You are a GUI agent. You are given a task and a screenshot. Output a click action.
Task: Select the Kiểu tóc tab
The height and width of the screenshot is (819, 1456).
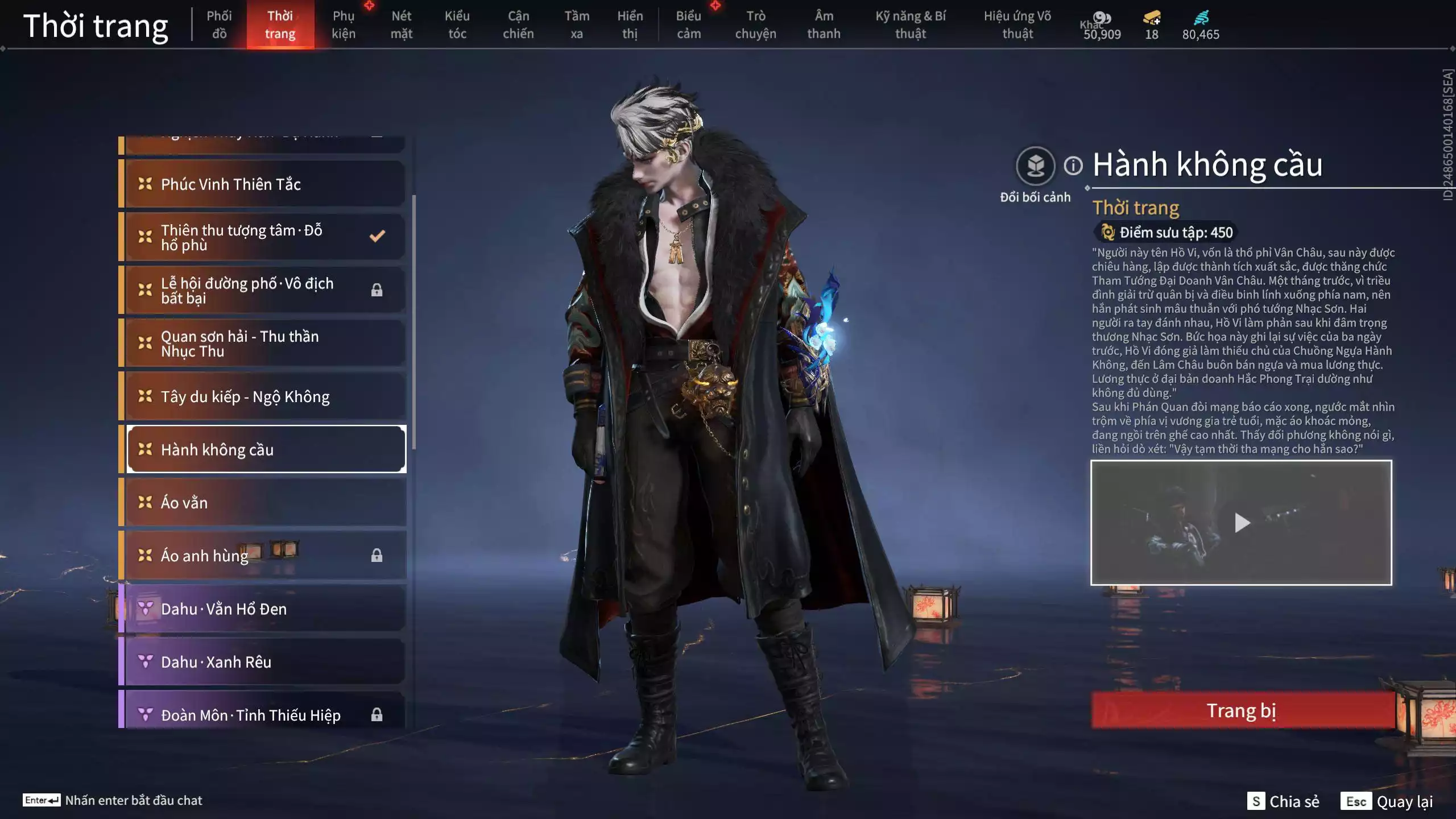457,25
